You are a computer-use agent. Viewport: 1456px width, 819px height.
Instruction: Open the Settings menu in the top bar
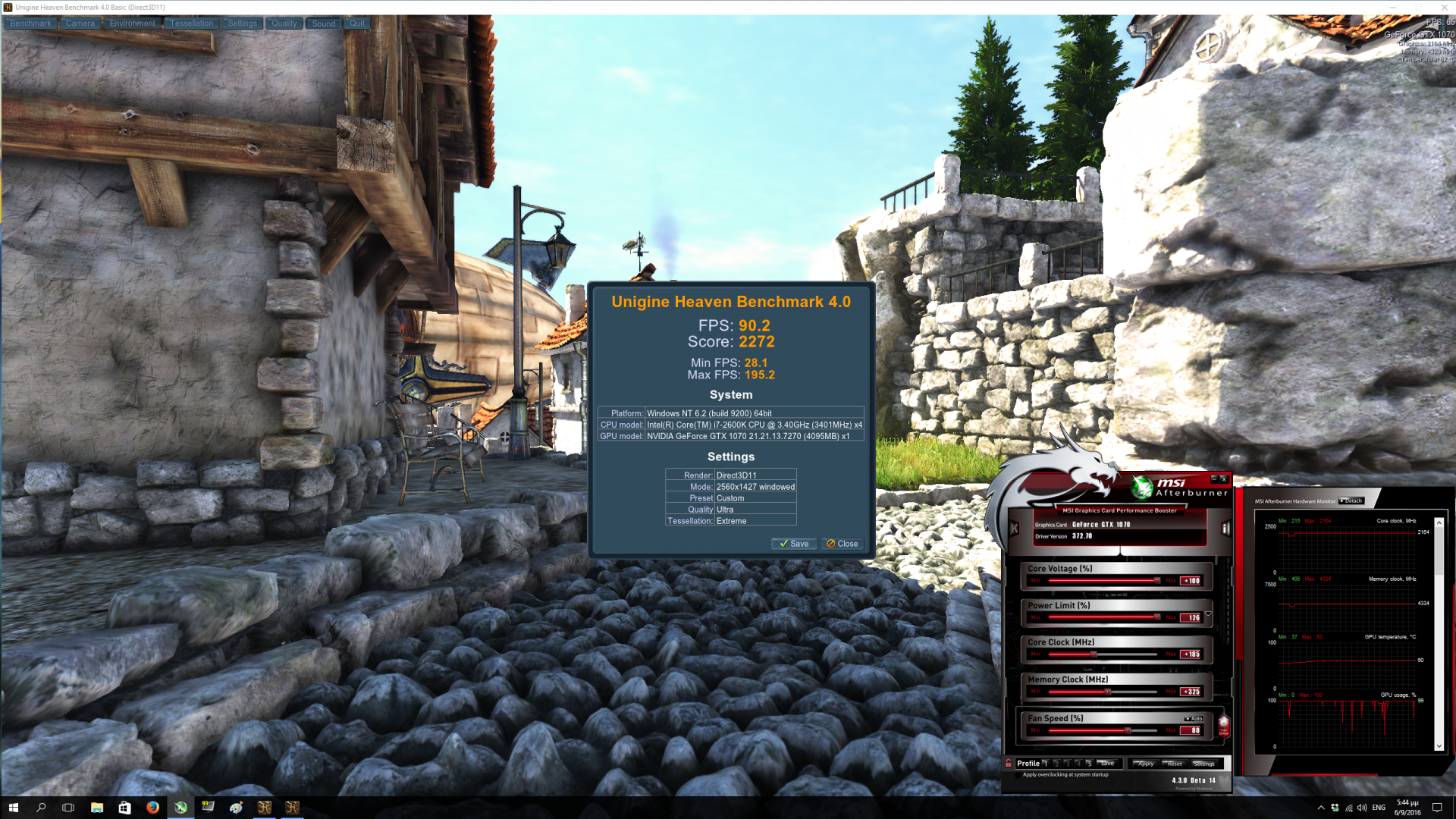242,24
